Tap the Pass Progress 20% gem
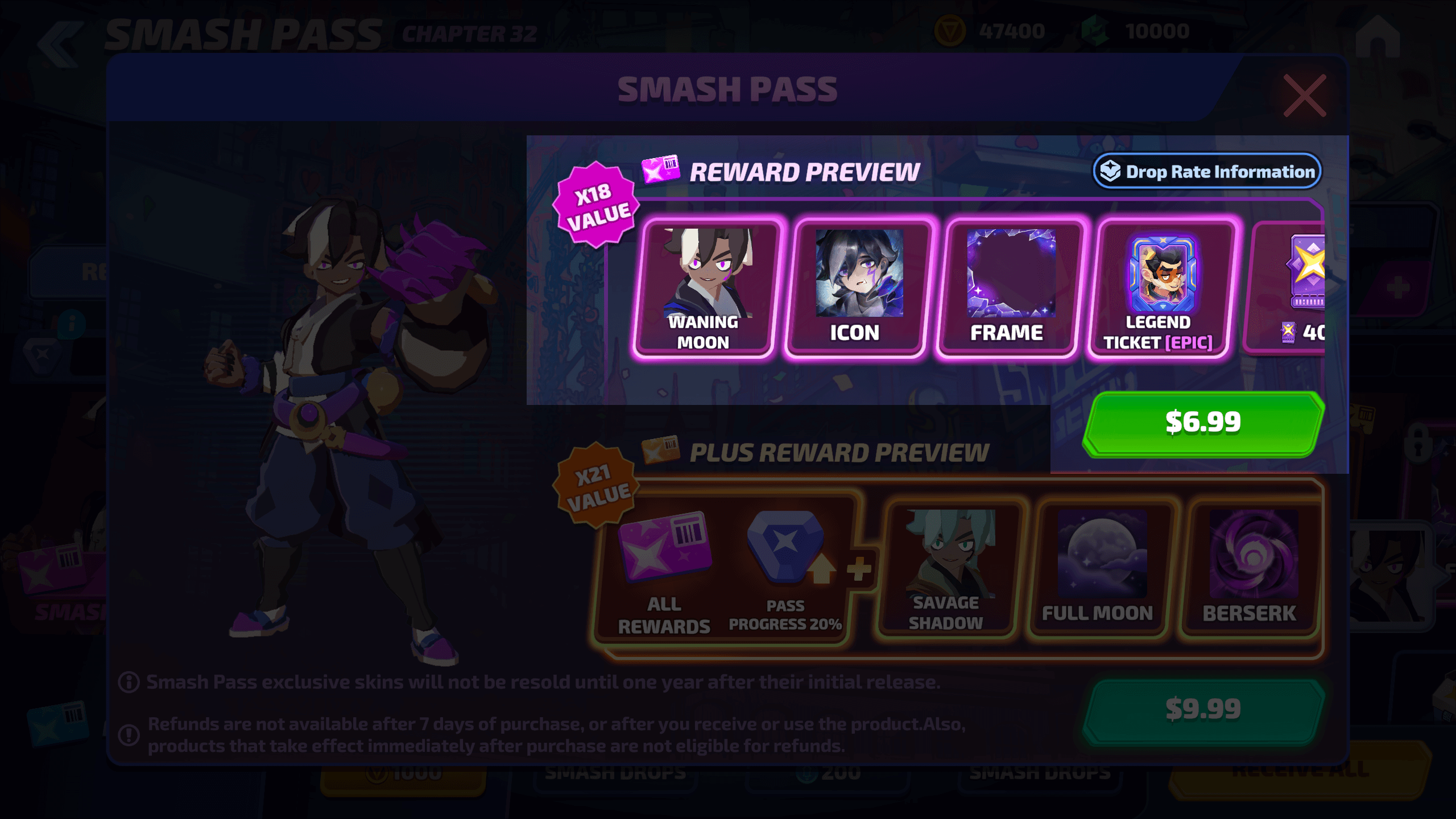Viewport: 1456px width, 819px height. [x=786, y=569]
